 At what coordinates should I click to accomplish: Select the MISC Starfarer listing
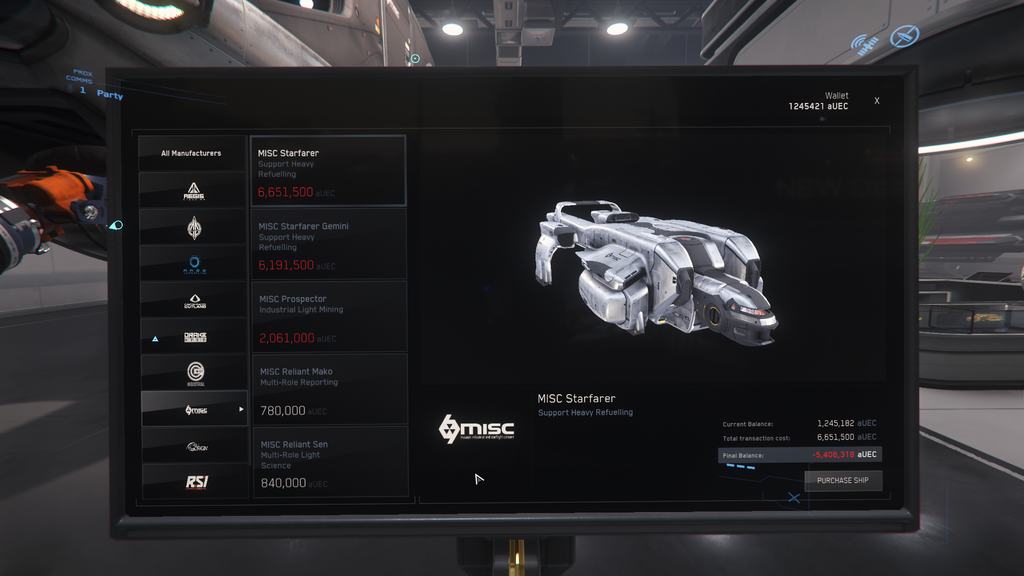coord(328,171)
